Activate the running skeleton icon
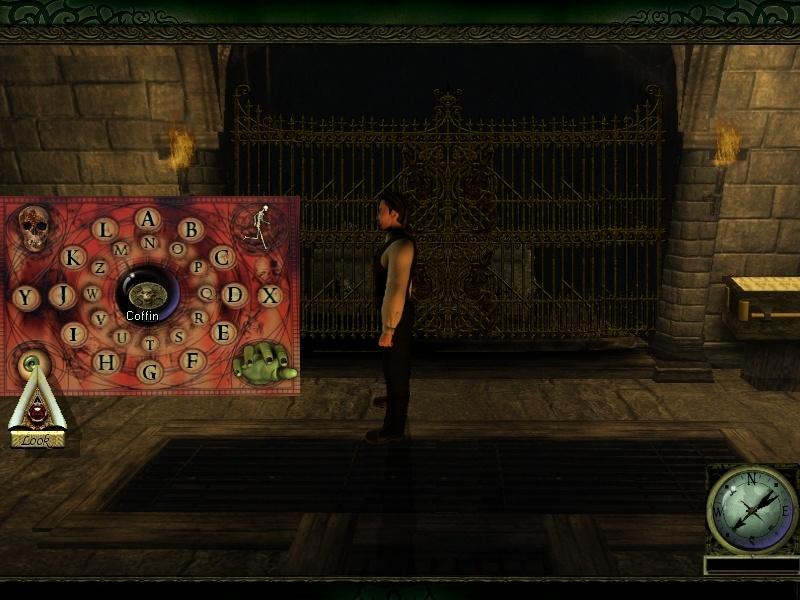 260,227
